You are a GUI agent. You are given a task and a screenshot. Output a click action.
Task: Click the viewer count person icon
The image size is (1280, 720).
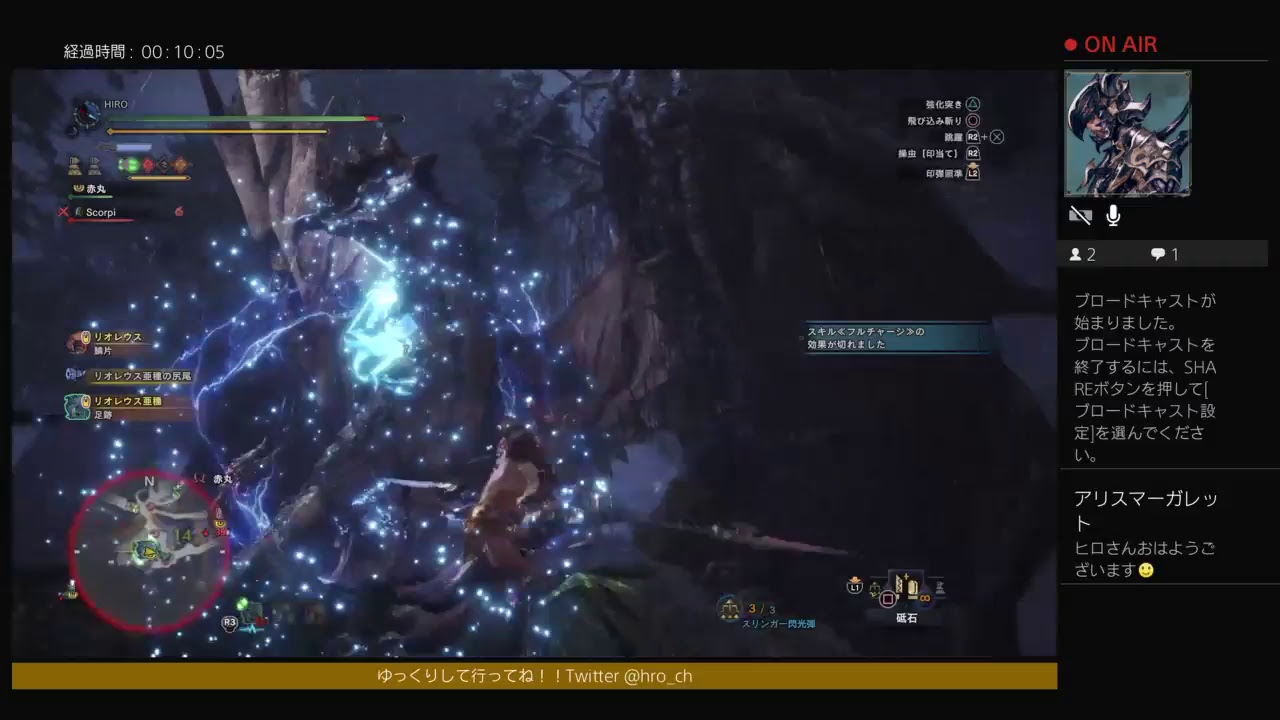click(x=1078, y=254)
